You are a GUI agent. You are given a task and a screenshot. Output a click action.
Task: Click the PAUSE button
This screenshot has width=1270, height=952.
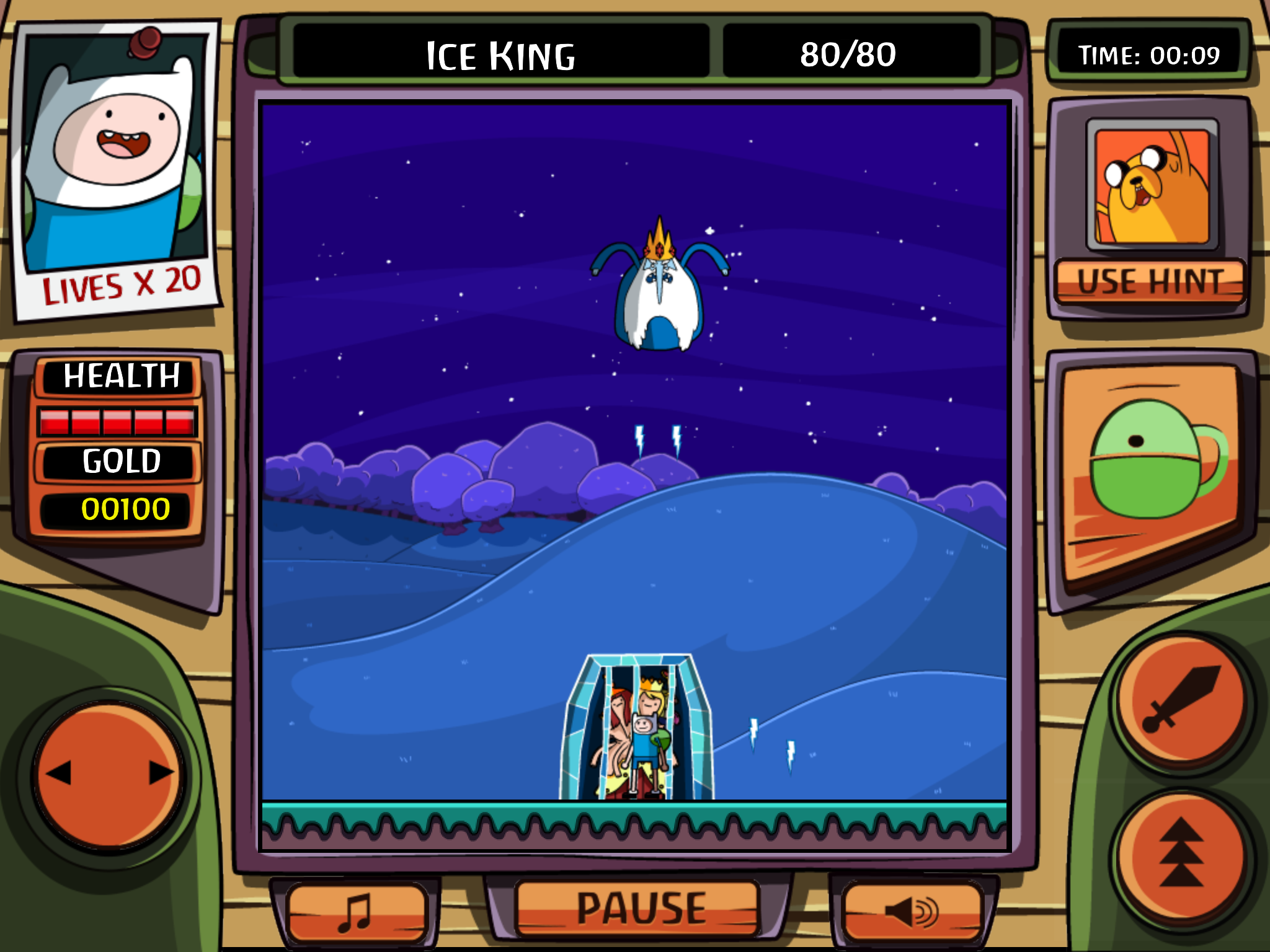(x=639, y=907)
